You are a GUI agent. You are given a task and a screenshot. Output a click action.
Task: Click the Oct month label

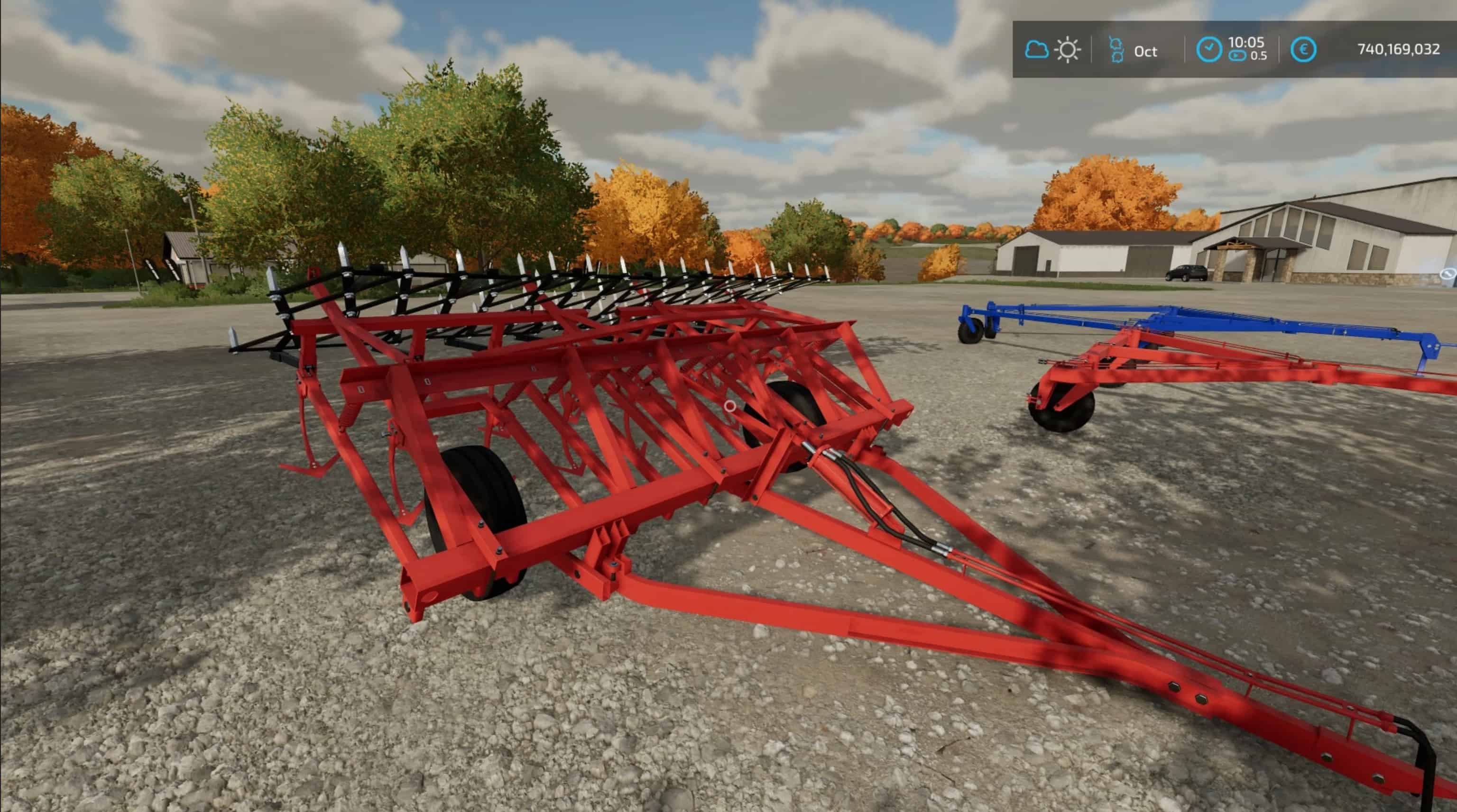pyautogui.click(x=1146, y=52)
